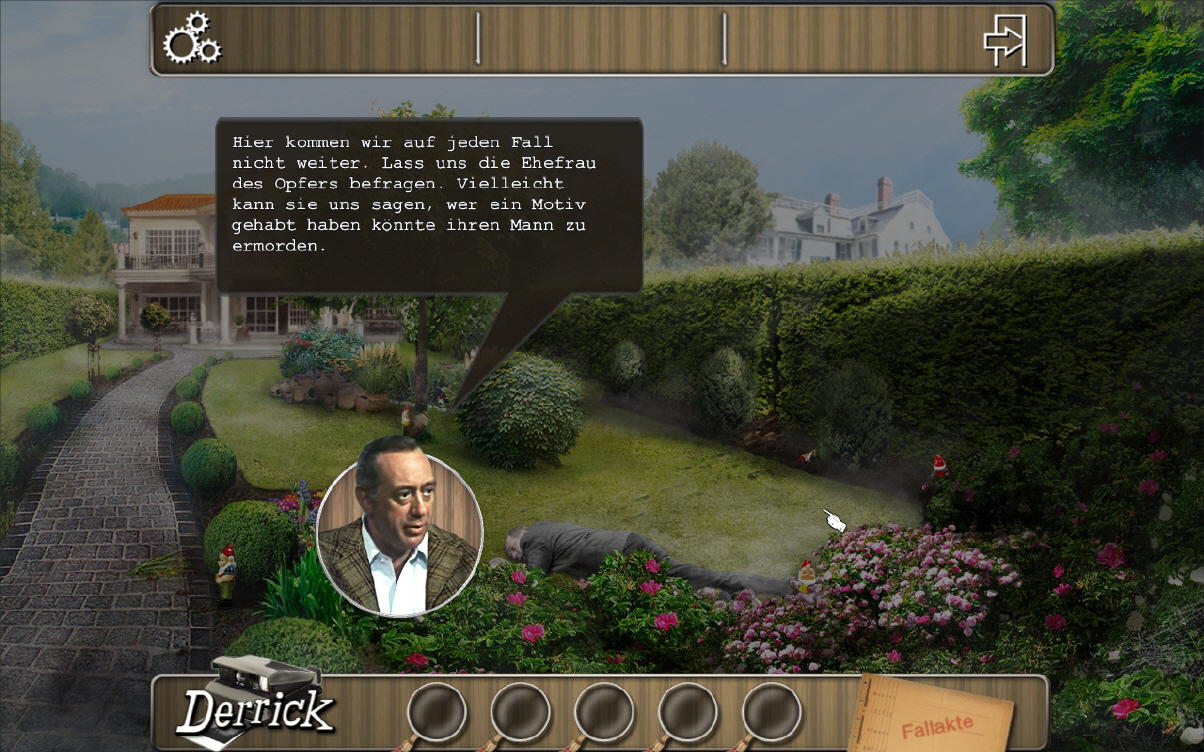Image resolution: width=1204 pixels, height=752 pixels.
Task: Click the exit door arrow icon
Action: click(1005, 40)
